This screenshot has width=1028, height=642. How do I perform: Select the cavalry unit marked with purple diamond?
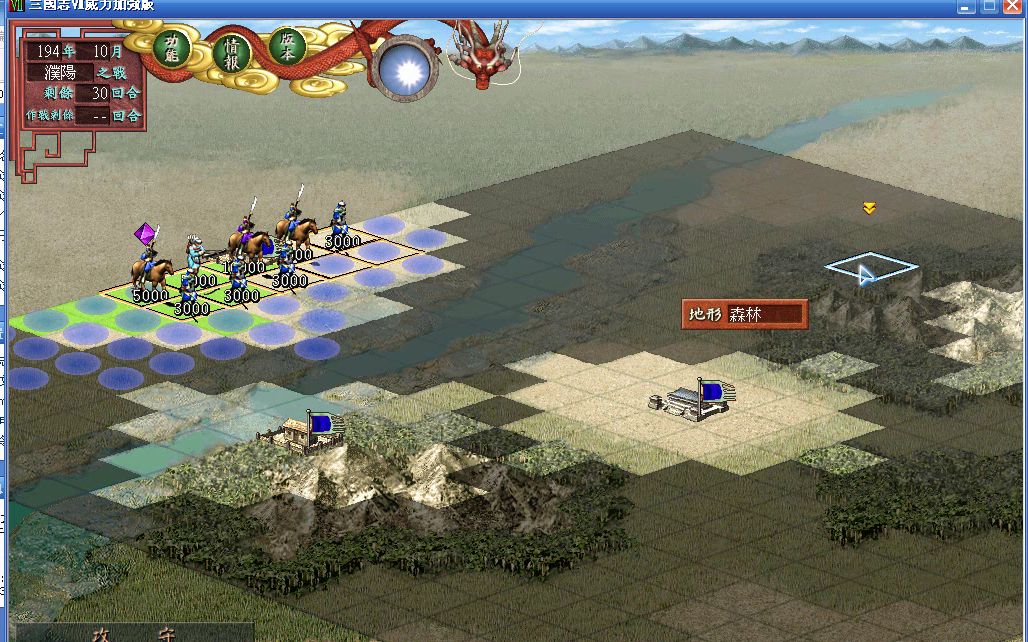pos(150,268)
